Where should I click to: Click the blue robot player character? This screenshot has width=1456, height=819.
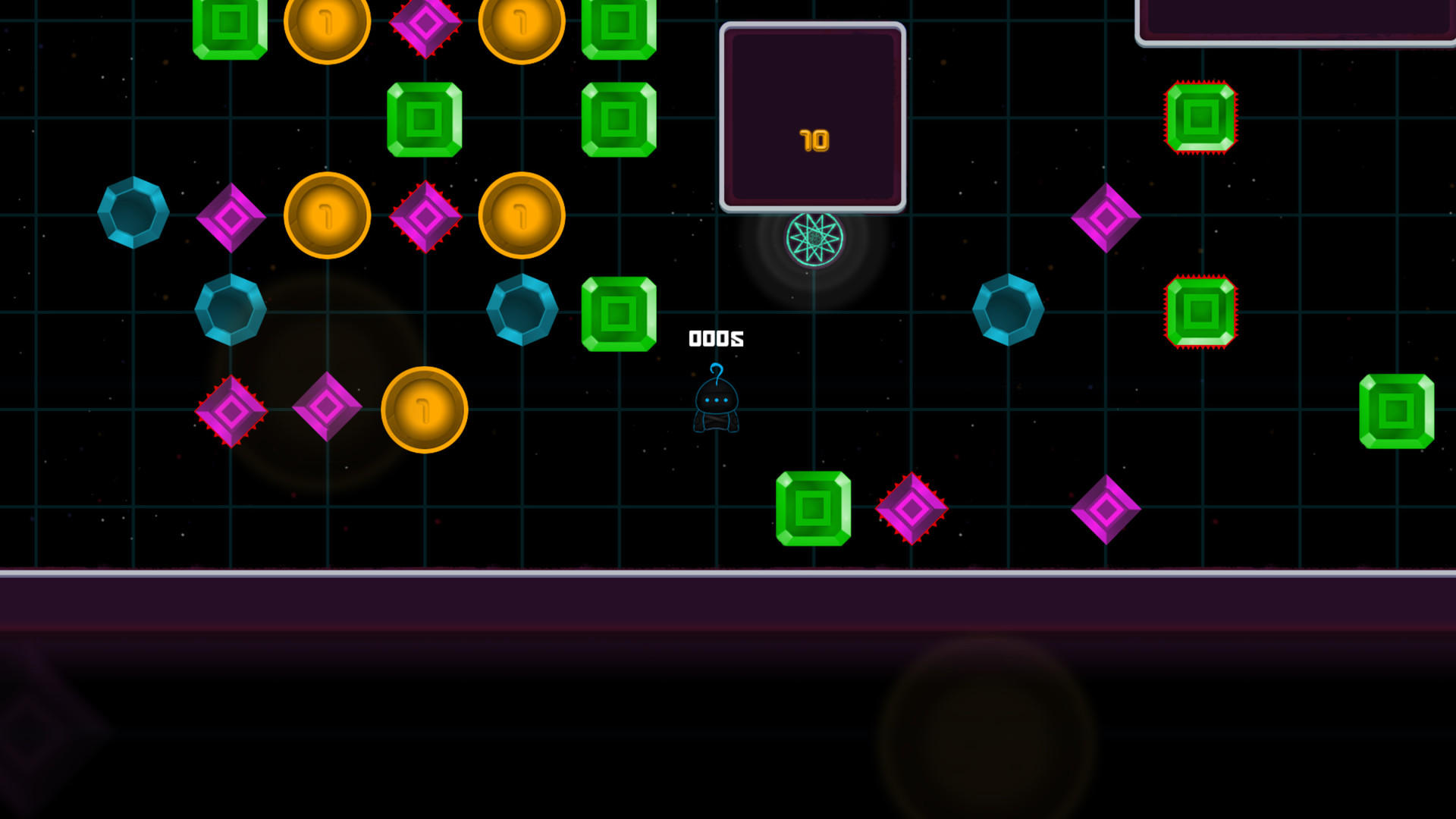pos(716,406)
